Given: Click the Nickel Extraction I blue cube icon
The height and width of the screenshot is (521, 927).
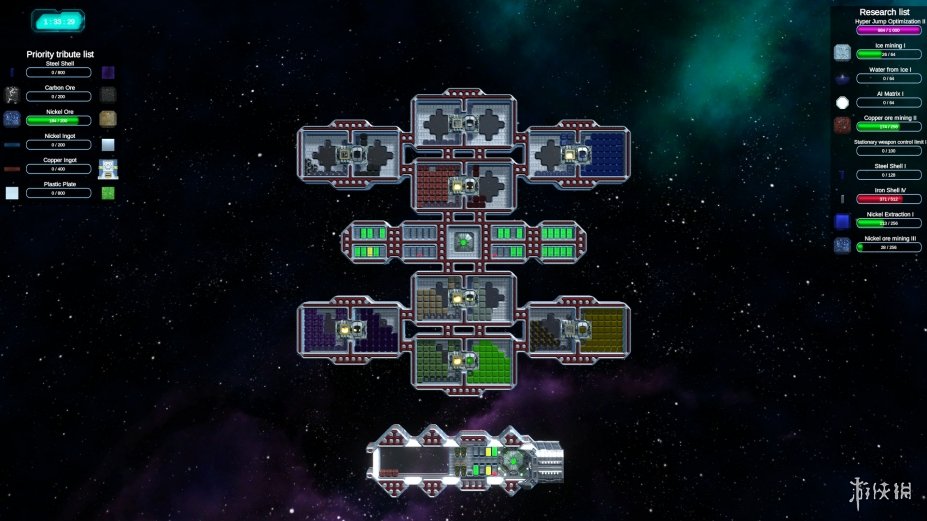Looking at the screenshot, I should click(843, 222).
